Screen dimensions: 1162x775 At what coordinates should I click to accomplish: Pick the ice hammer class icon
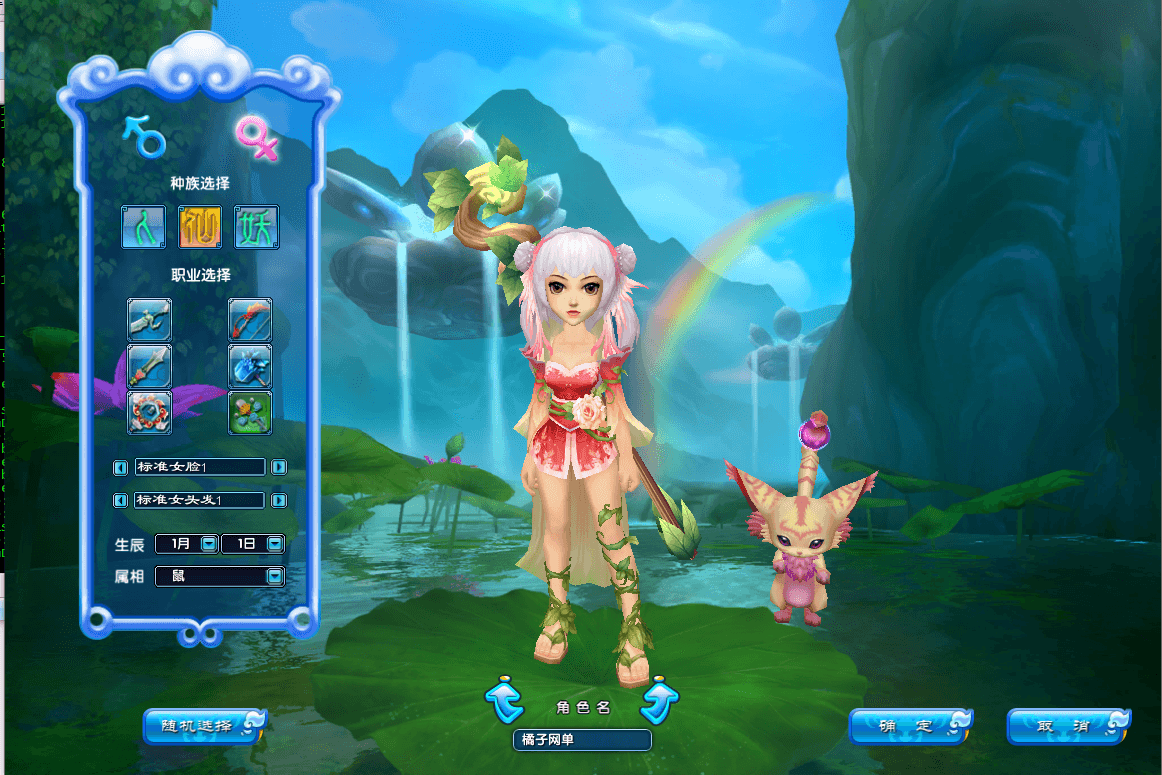[250, 366]
